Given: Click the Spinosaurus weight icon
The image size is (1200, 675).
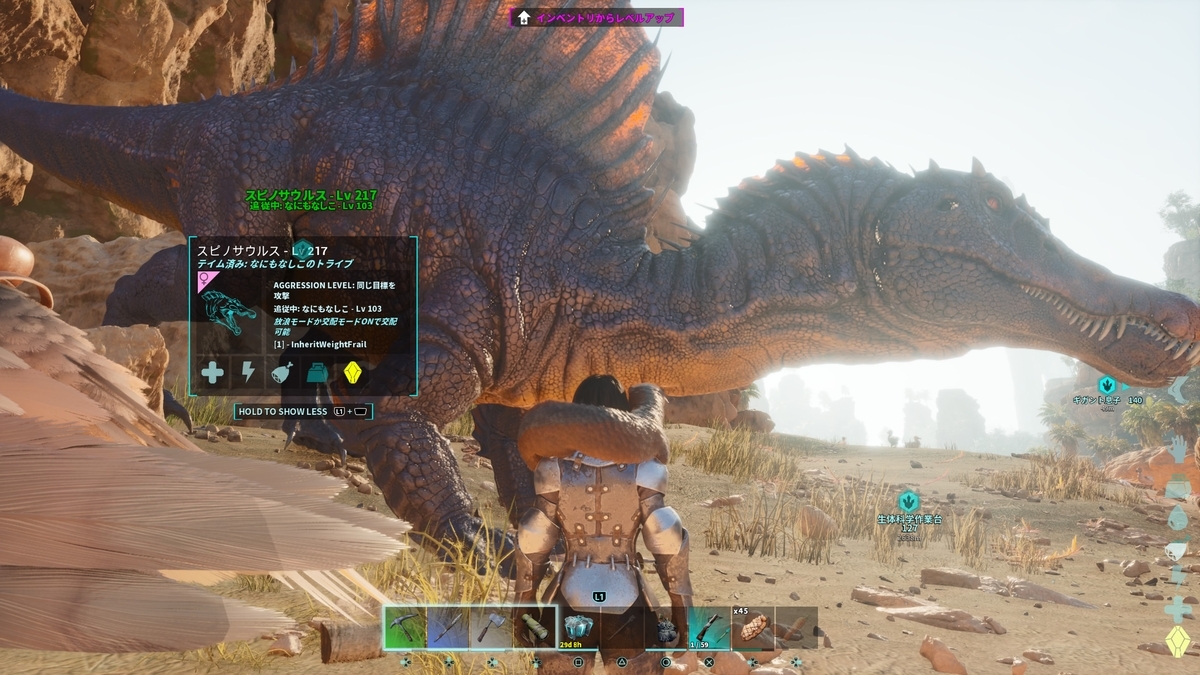Looking at the screenshot, I should (x=318, y=373).
